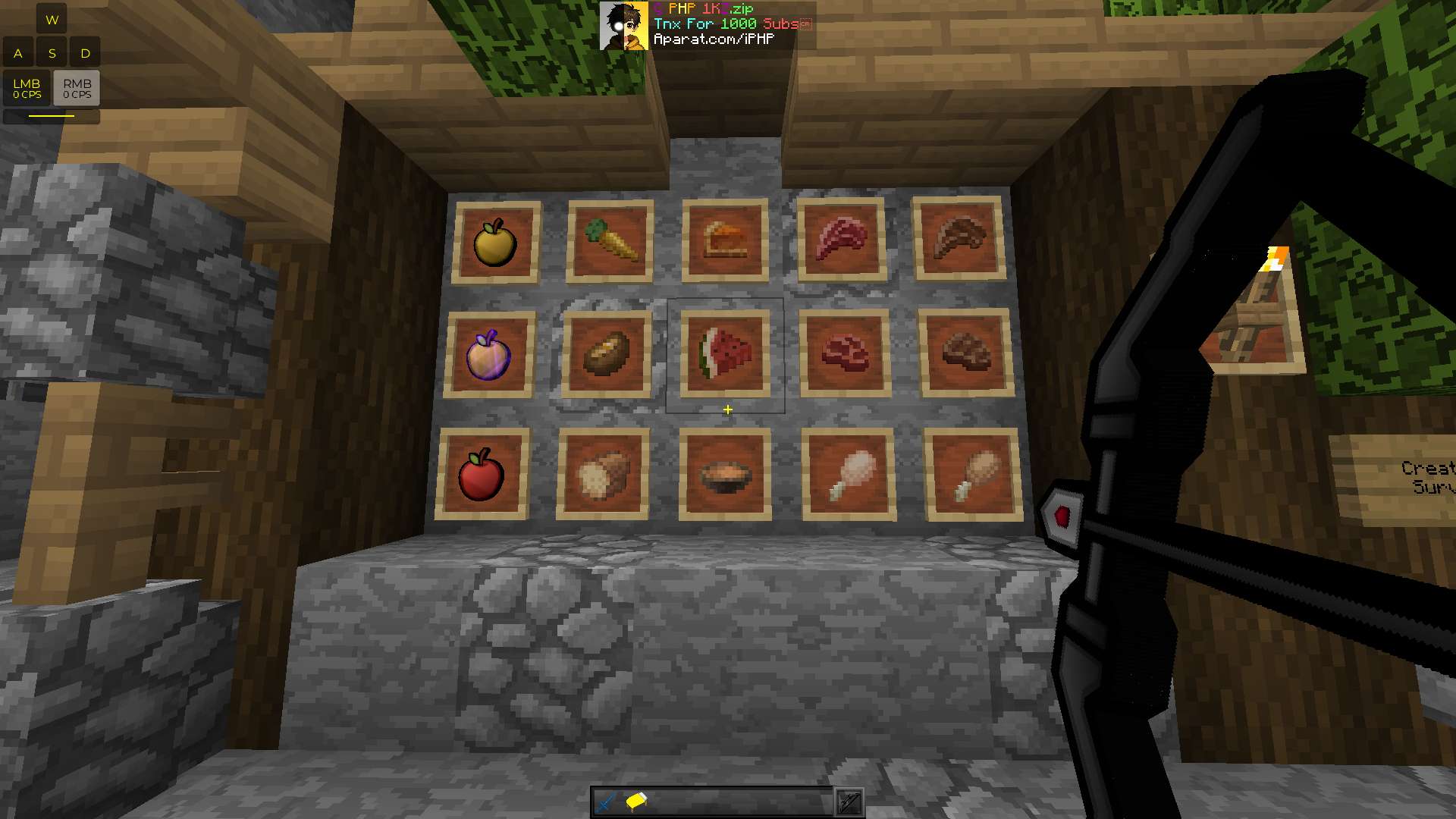Select the bow in the offhand slot
Viewport: 1456px width, 819px height.
tap(849, 802)
